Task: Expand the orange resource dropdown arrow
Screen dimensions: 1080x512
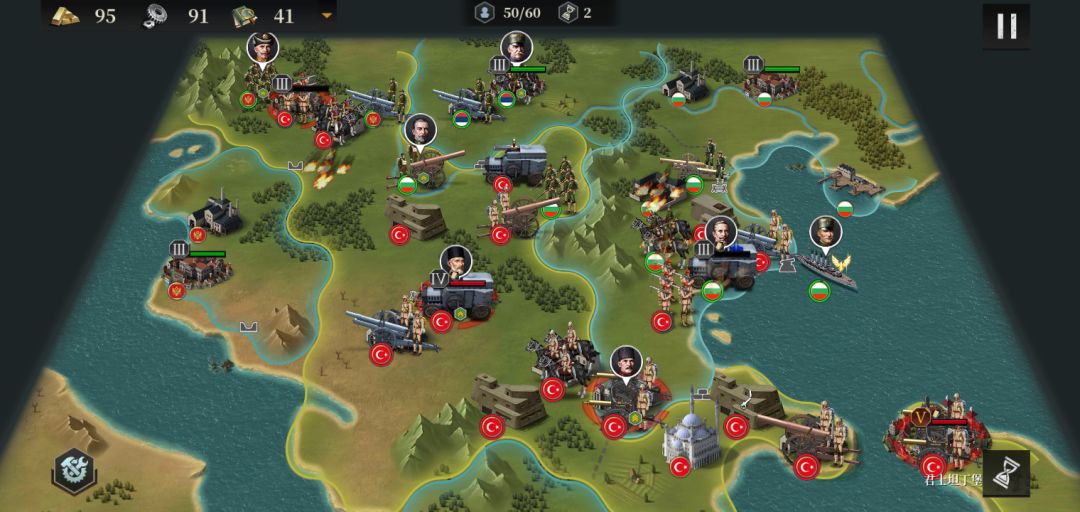Action: [326, 15]
